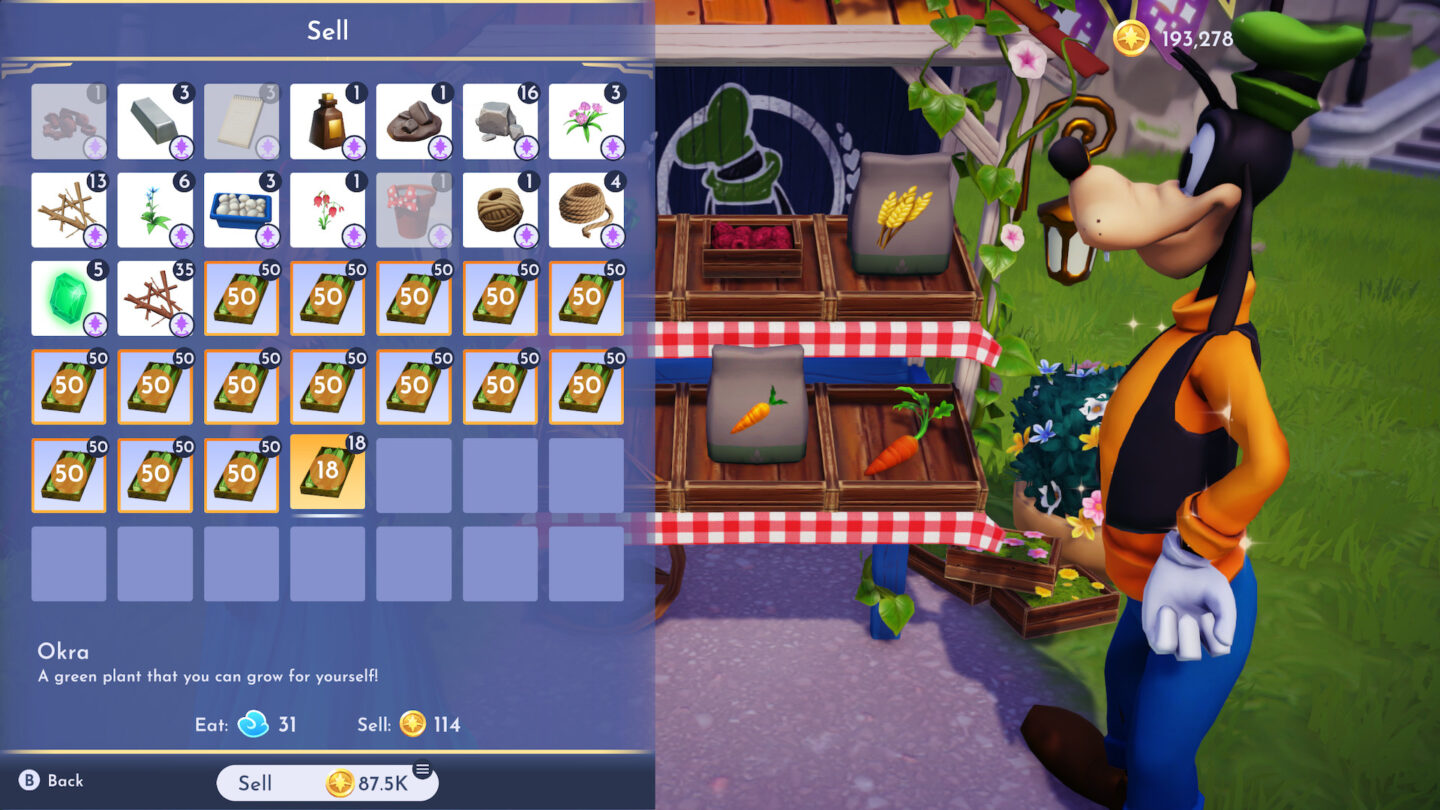
Task: Select the iron ingot slot
Action: point(155,122)
